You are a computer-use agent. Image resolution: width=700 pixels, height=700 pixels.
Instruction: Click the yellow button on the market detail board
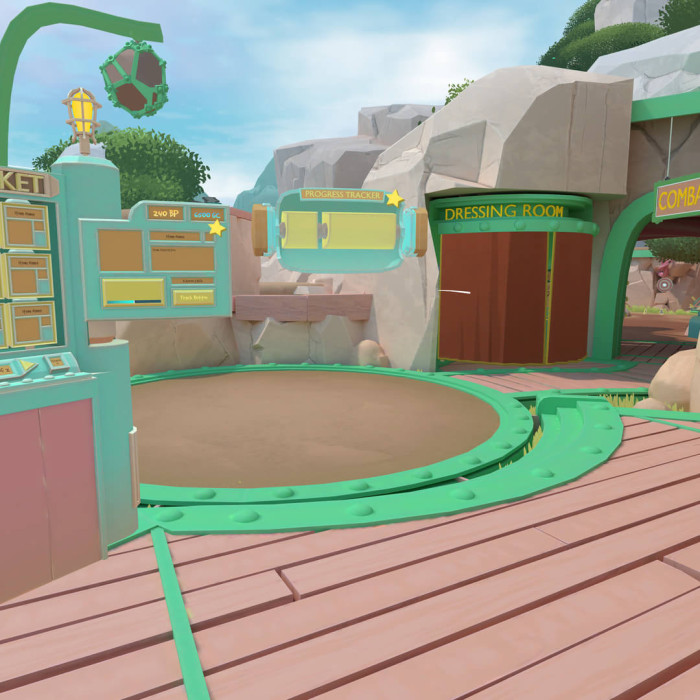[x=193, y=297]
